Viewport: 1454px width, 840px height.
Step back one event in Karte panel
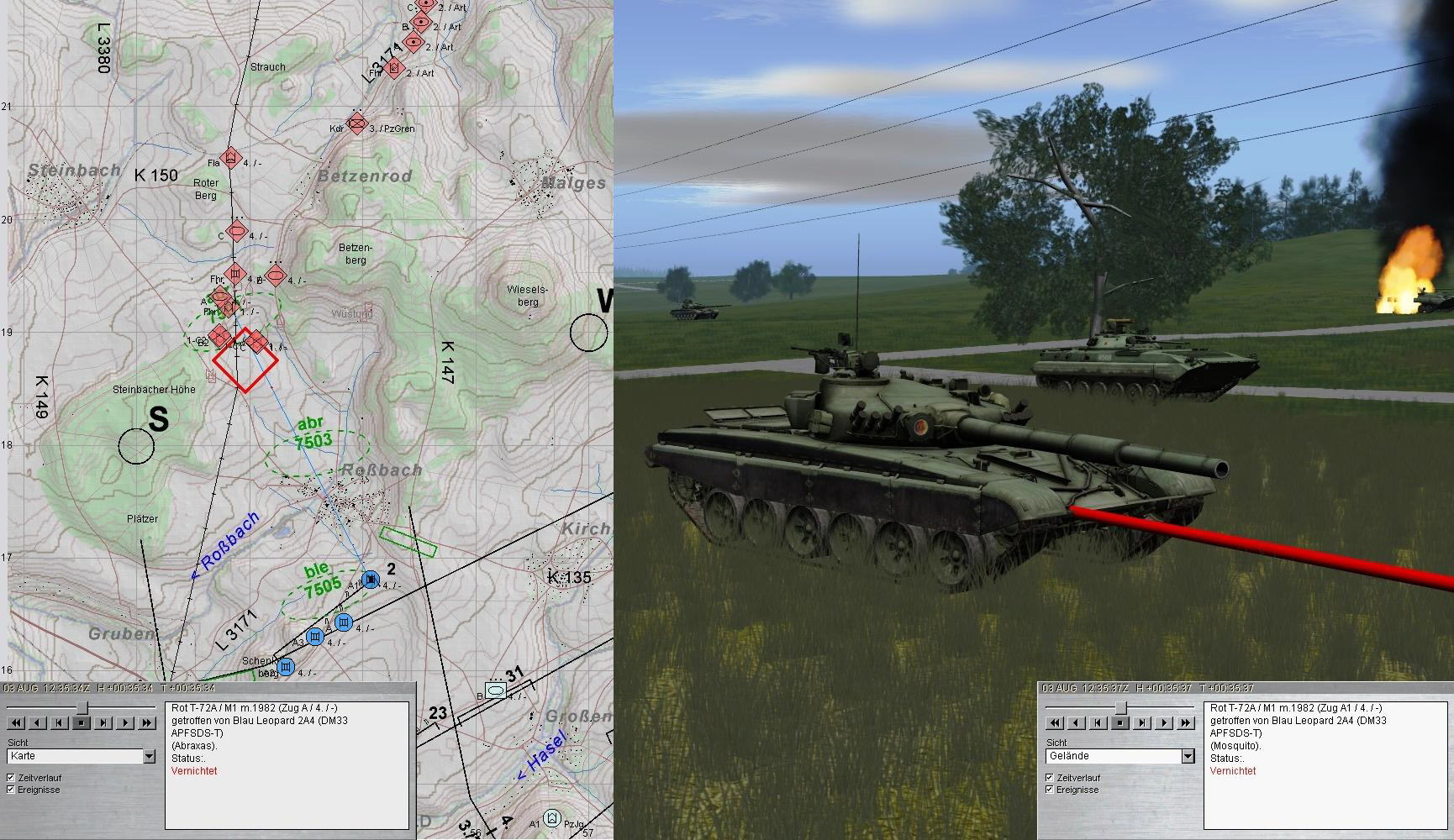pyautogui.click(x=60, y=722)
